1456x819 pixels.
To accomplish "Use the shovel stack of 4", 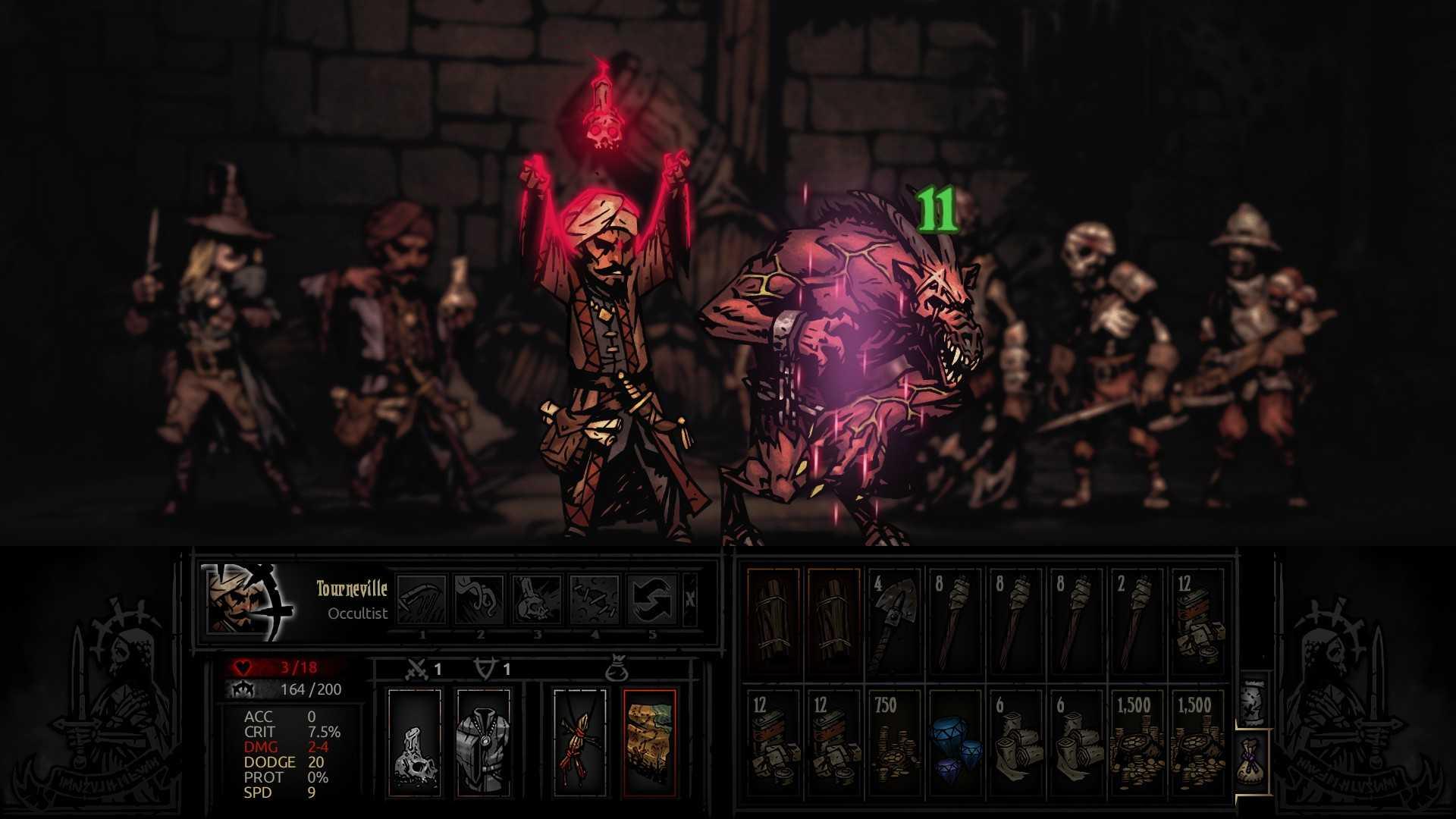I will pyautogui.click(x=894, y=621).
